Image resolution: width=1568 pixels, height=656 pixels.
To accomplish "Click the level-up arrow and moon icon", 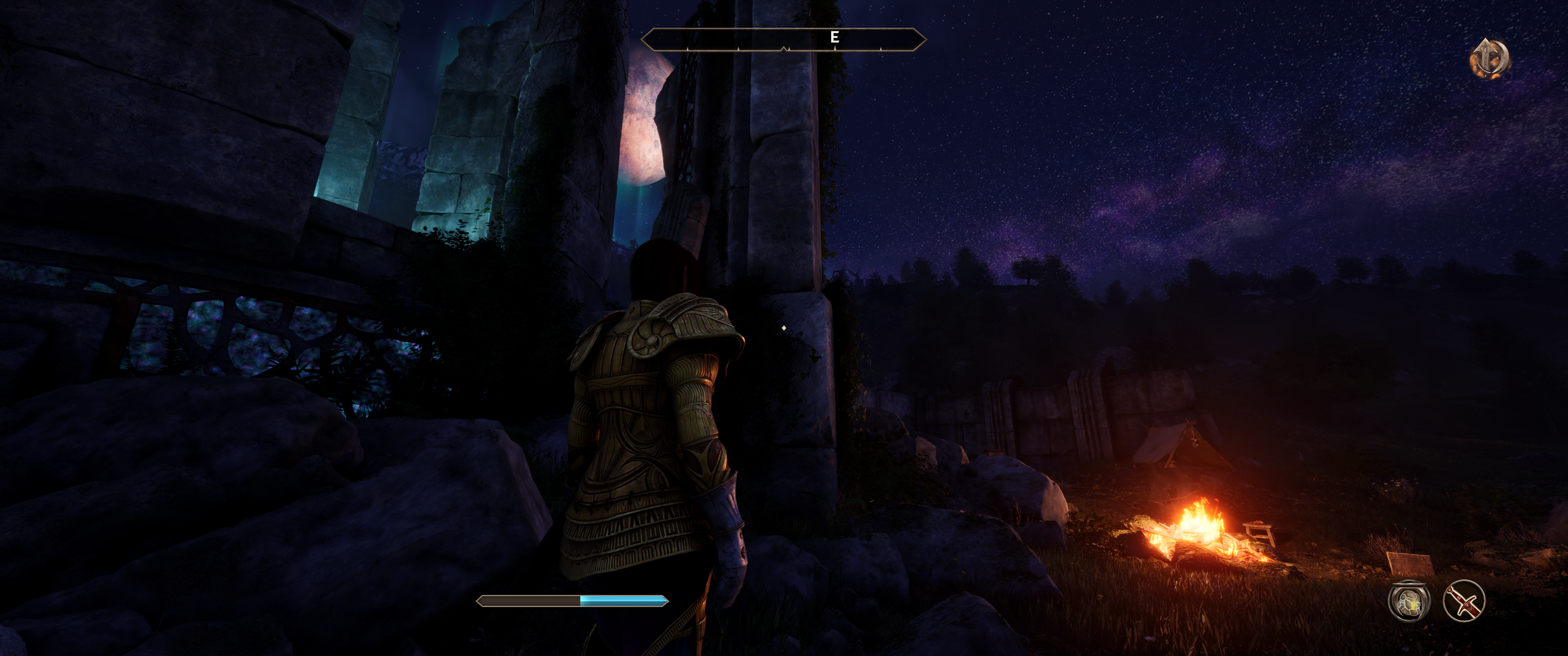I will pyautogui.click(x=1489, y=58).
